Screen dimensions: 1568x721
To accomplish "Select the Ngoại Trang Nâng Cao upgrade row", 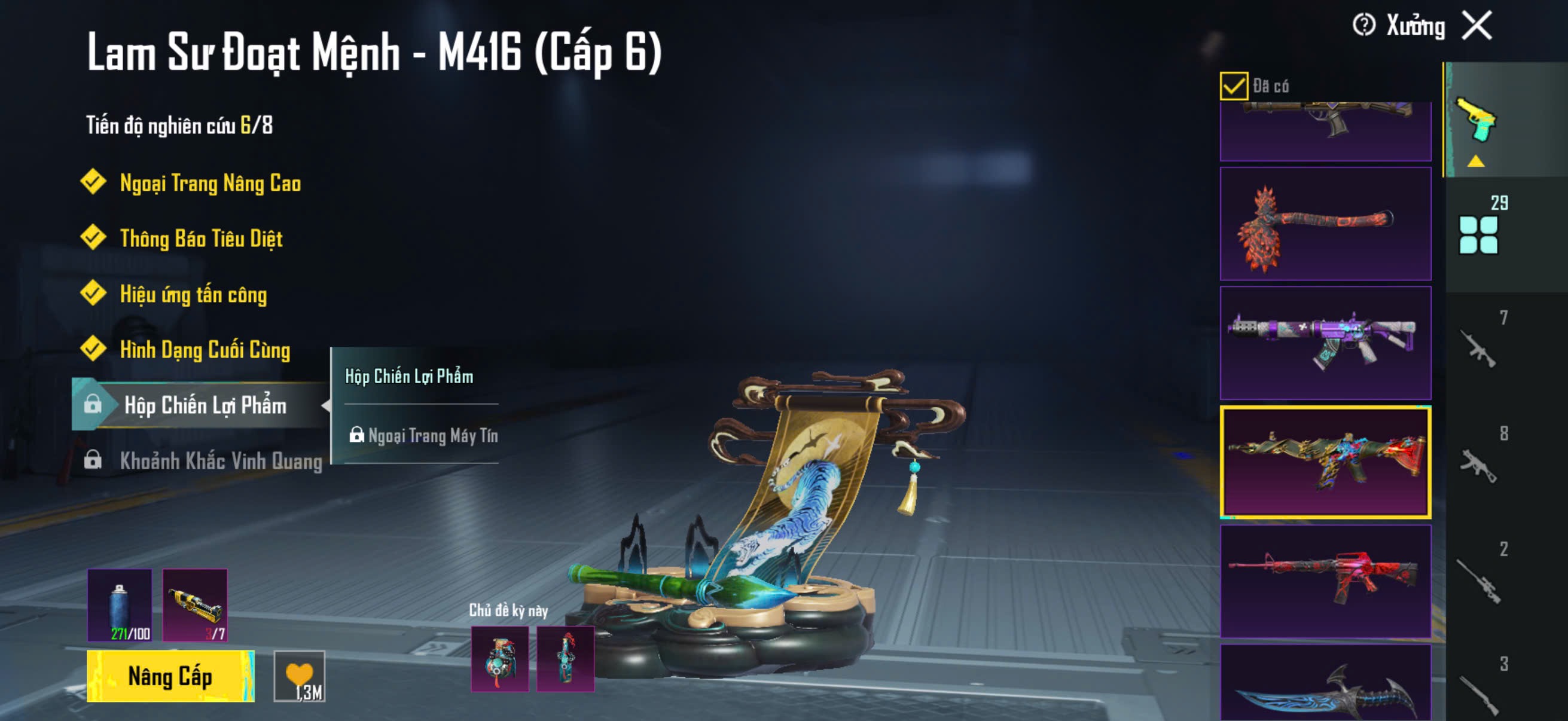I will [209, 183].
